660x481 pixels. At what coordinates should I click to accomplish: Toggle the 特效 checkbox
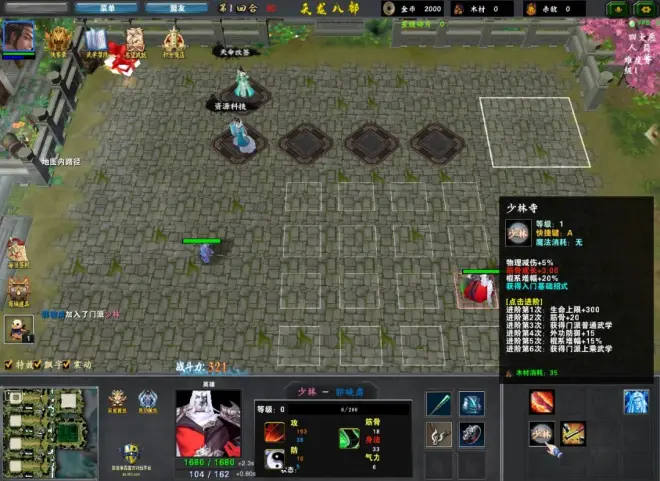[x=10, y=365]
